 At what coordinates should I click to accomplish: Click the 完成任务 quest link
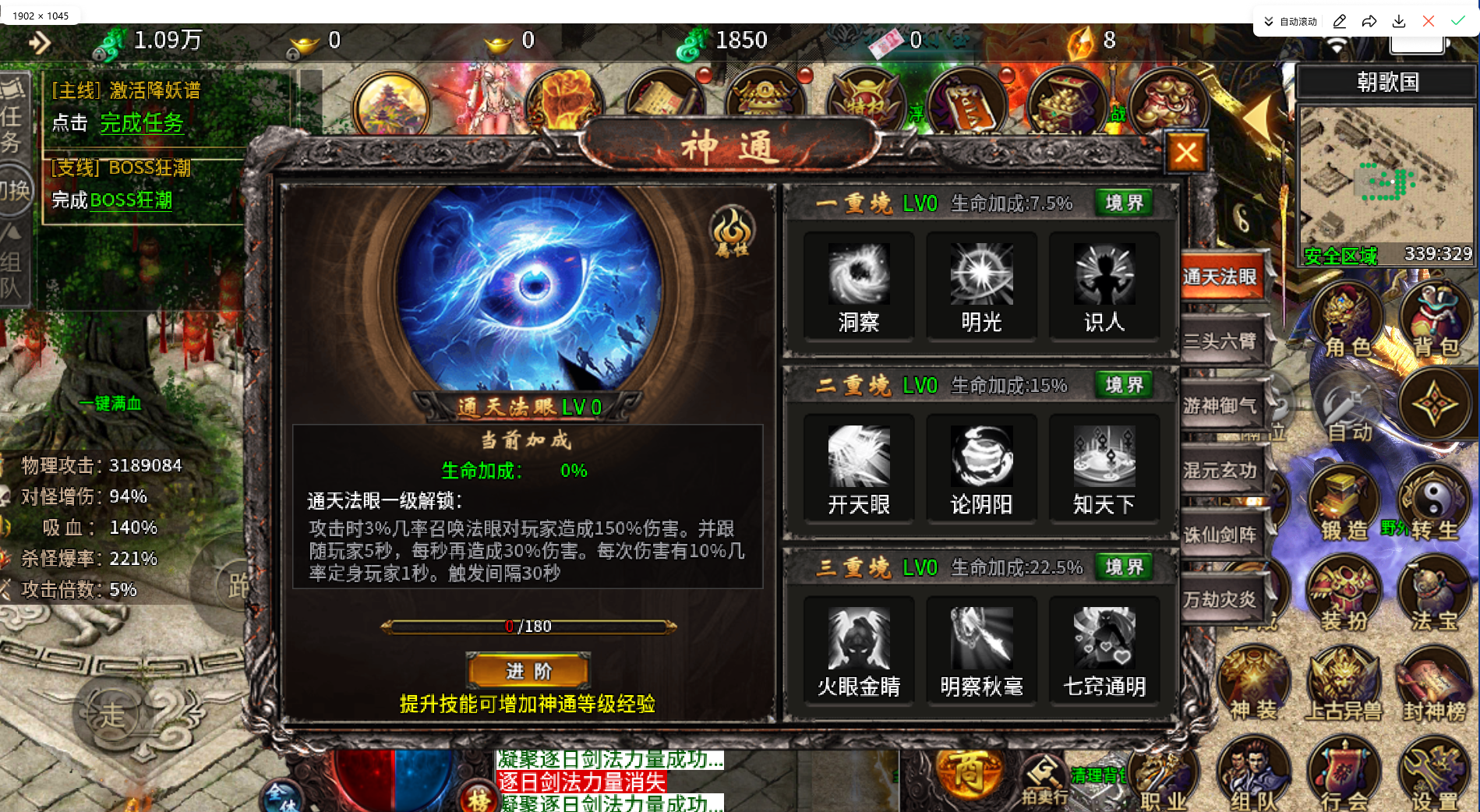[142, 124]
